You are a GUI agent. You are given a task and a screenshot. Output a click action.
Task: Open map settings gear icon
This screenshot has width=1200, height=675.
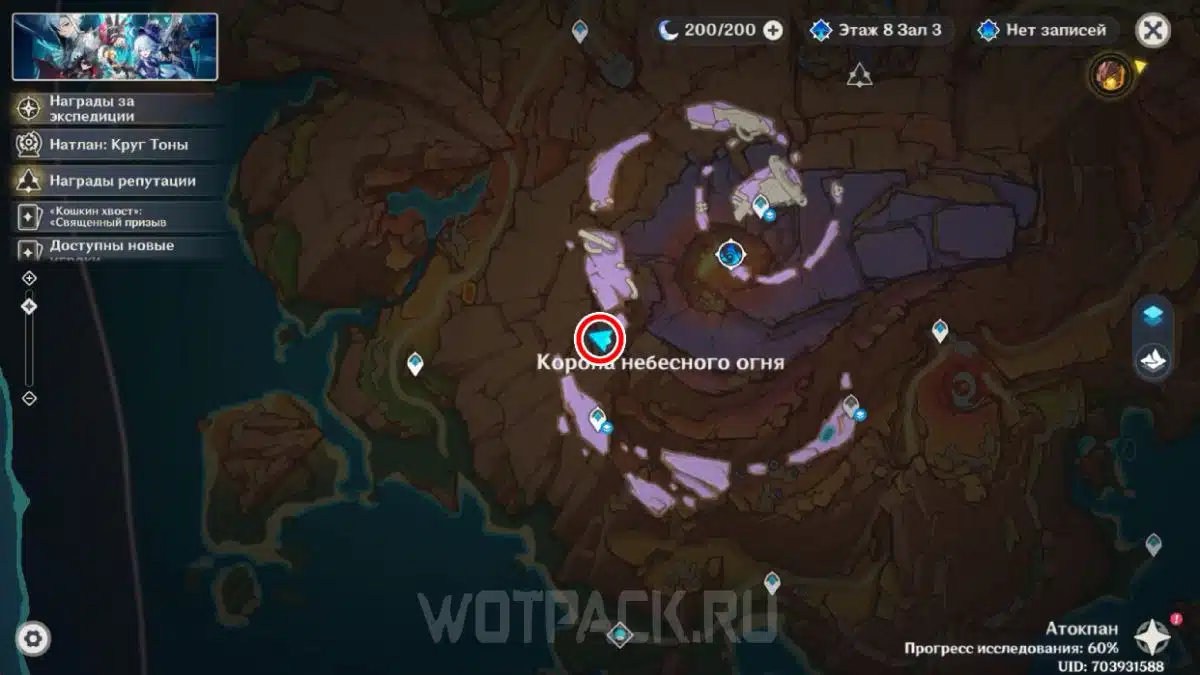pos(33,638)
